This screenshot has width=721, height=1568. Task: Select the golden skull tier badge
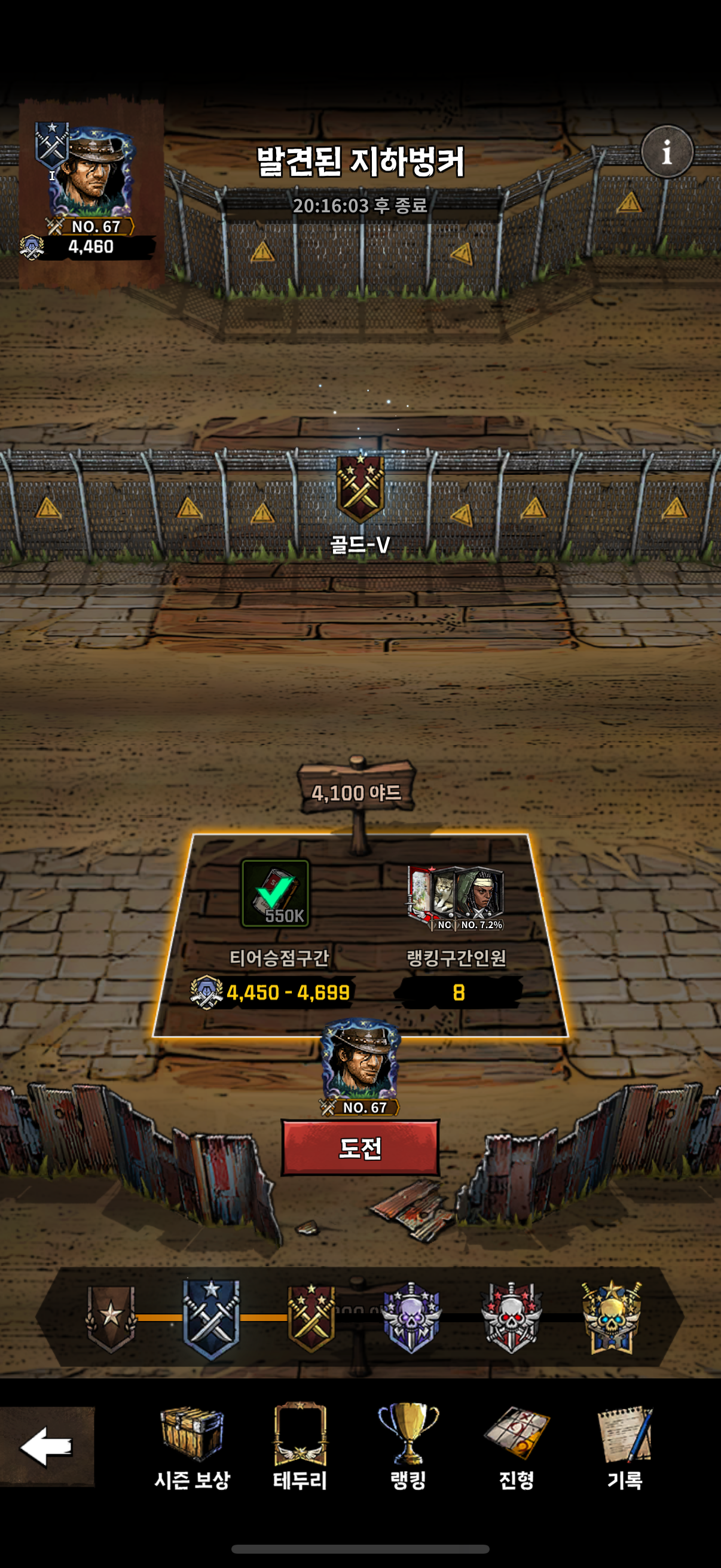(611, 1317)
